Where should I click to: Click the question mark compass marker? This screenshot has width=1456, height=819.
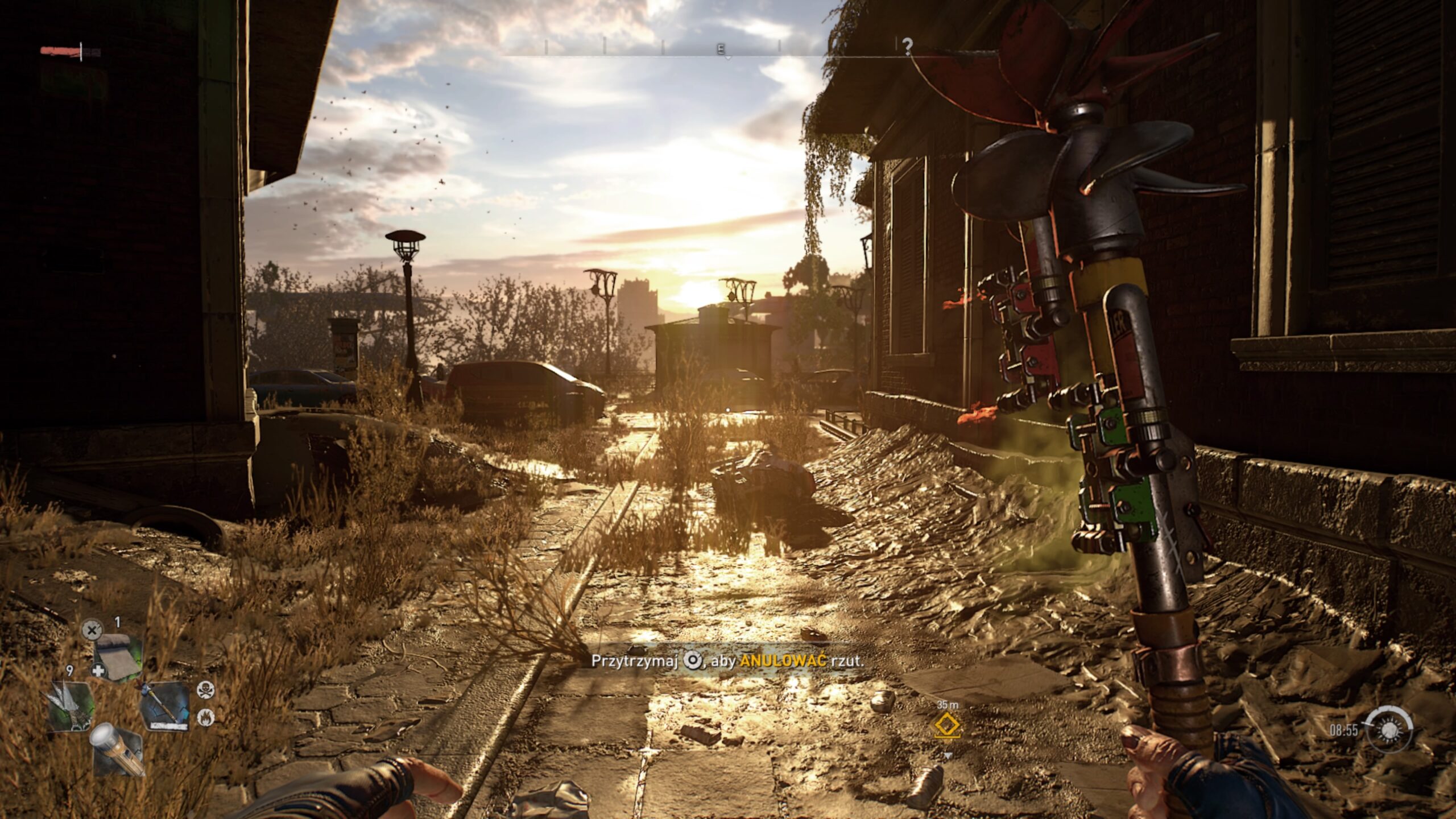(x=908, y=46)
